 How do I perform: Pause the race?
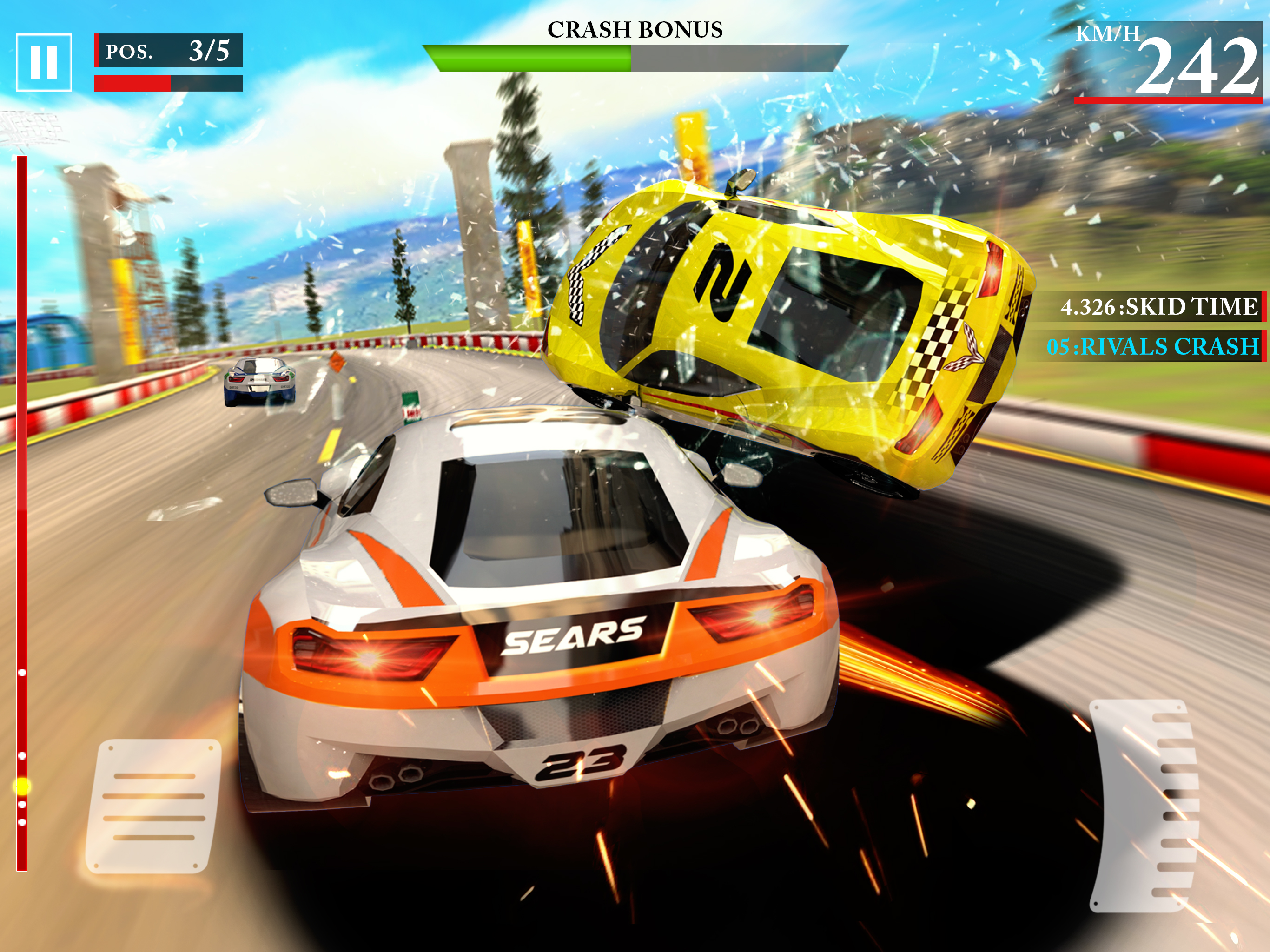(44, 62)
